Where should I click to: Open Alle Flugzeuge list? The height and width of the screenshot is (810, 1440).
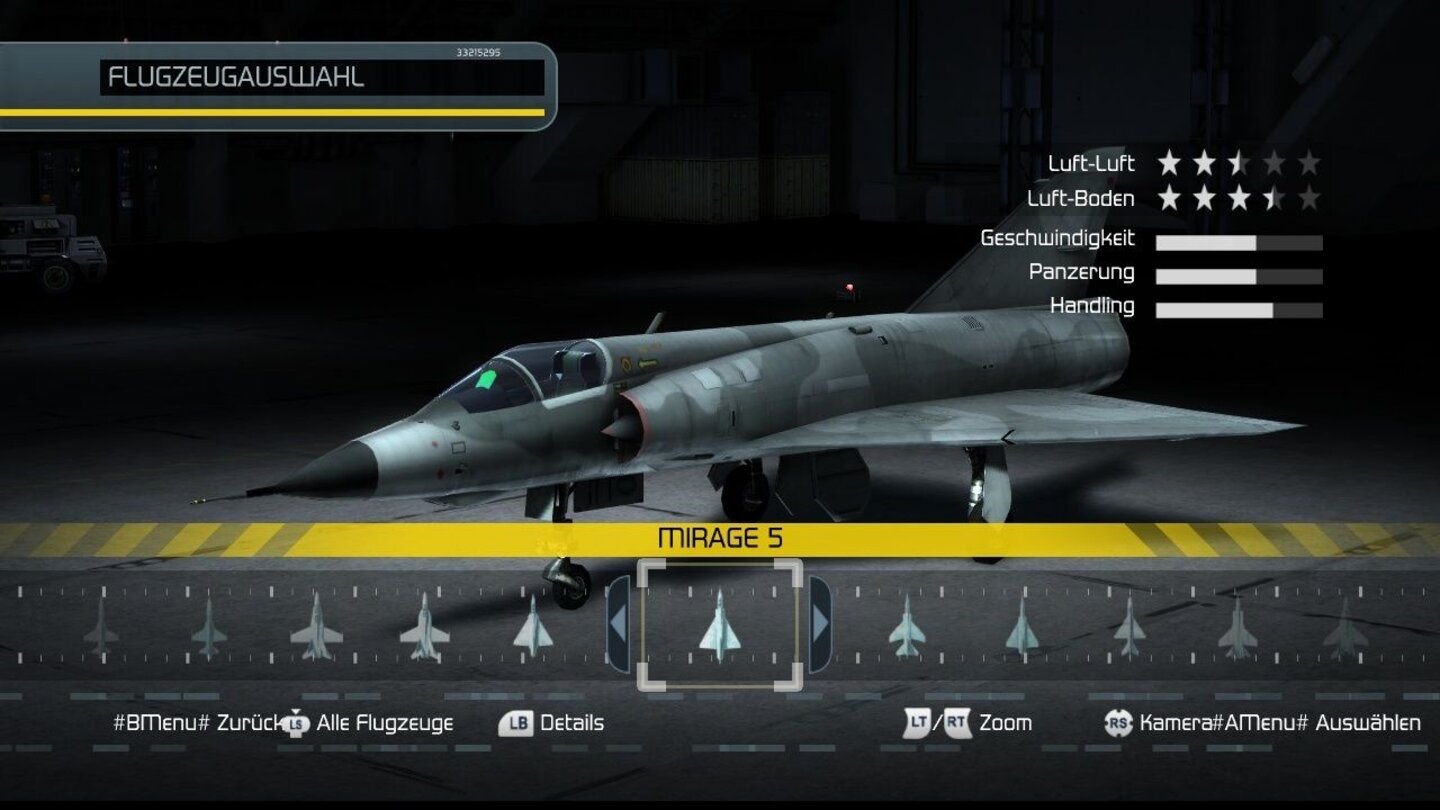point(384,723)
